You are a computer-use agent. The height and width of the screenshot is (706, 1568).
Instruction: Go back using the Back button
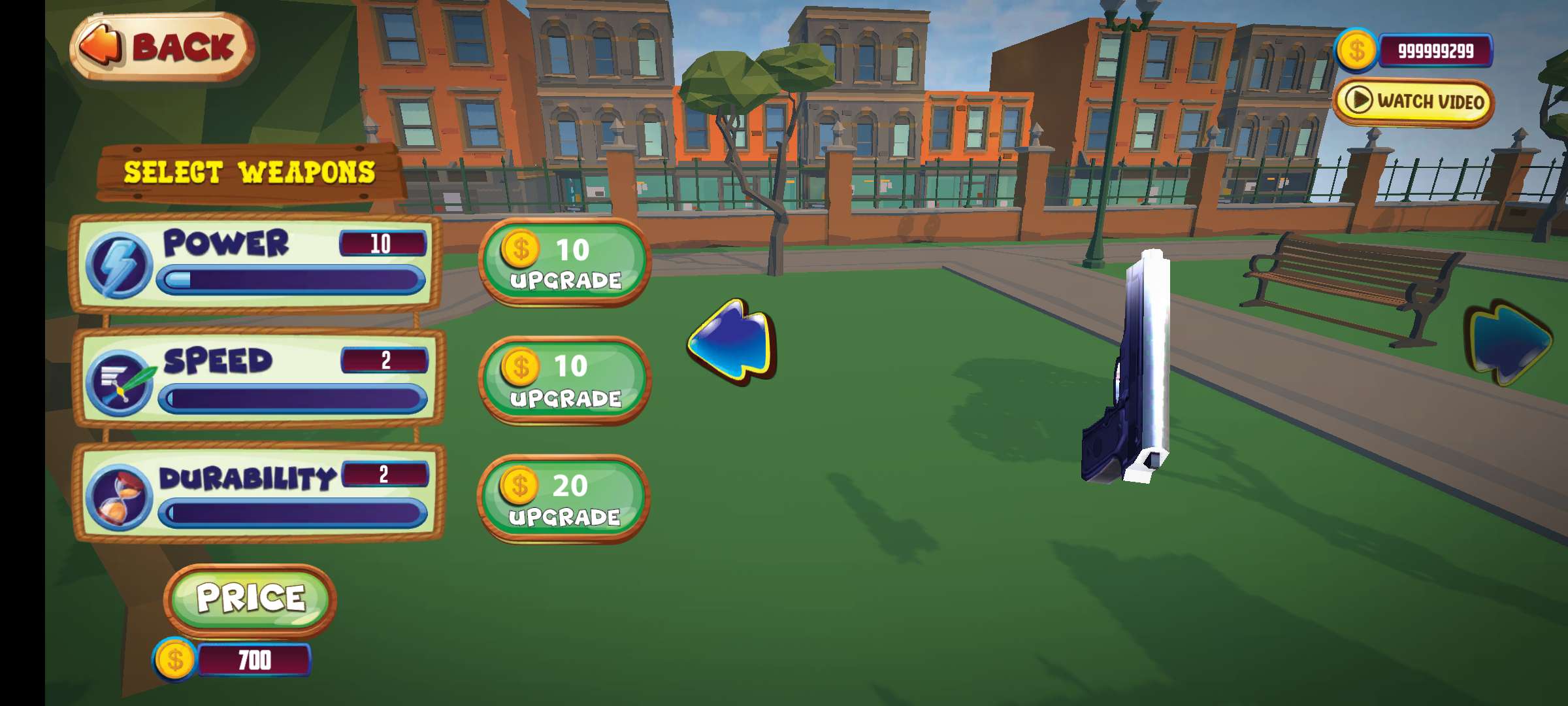click(x=162, y=47)
